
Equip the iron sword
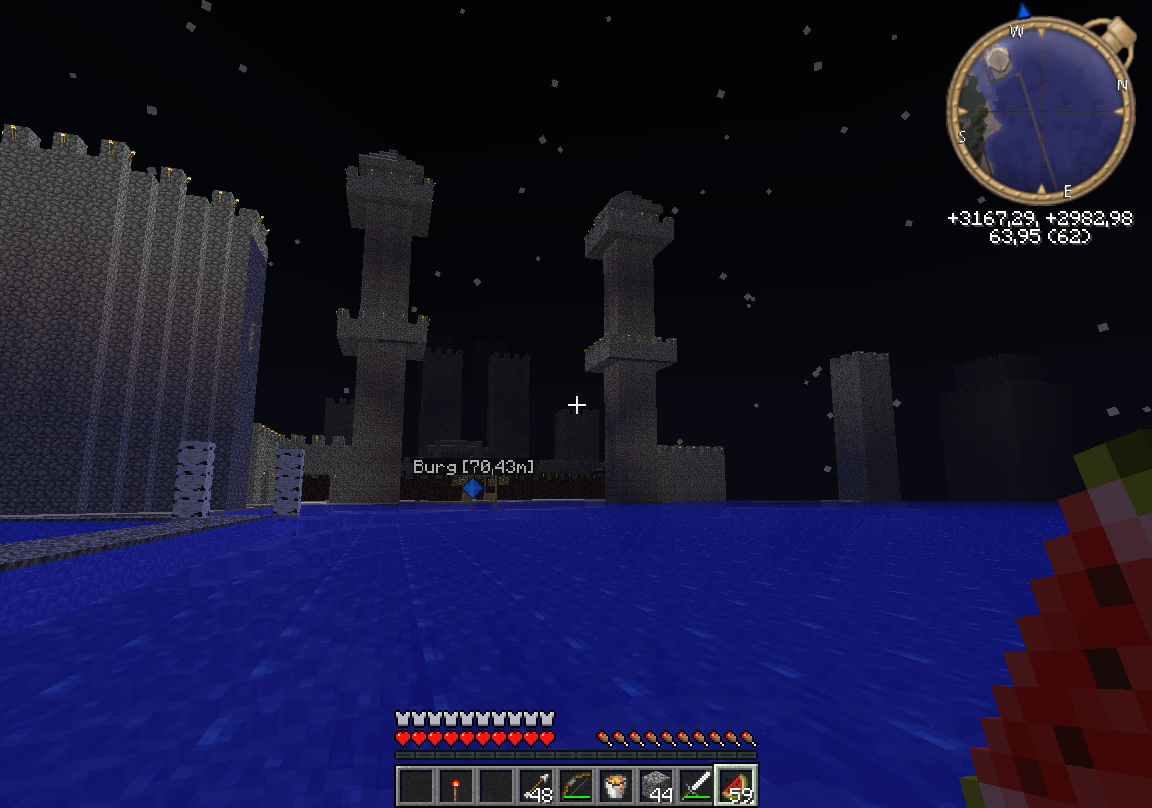(696, 785)
